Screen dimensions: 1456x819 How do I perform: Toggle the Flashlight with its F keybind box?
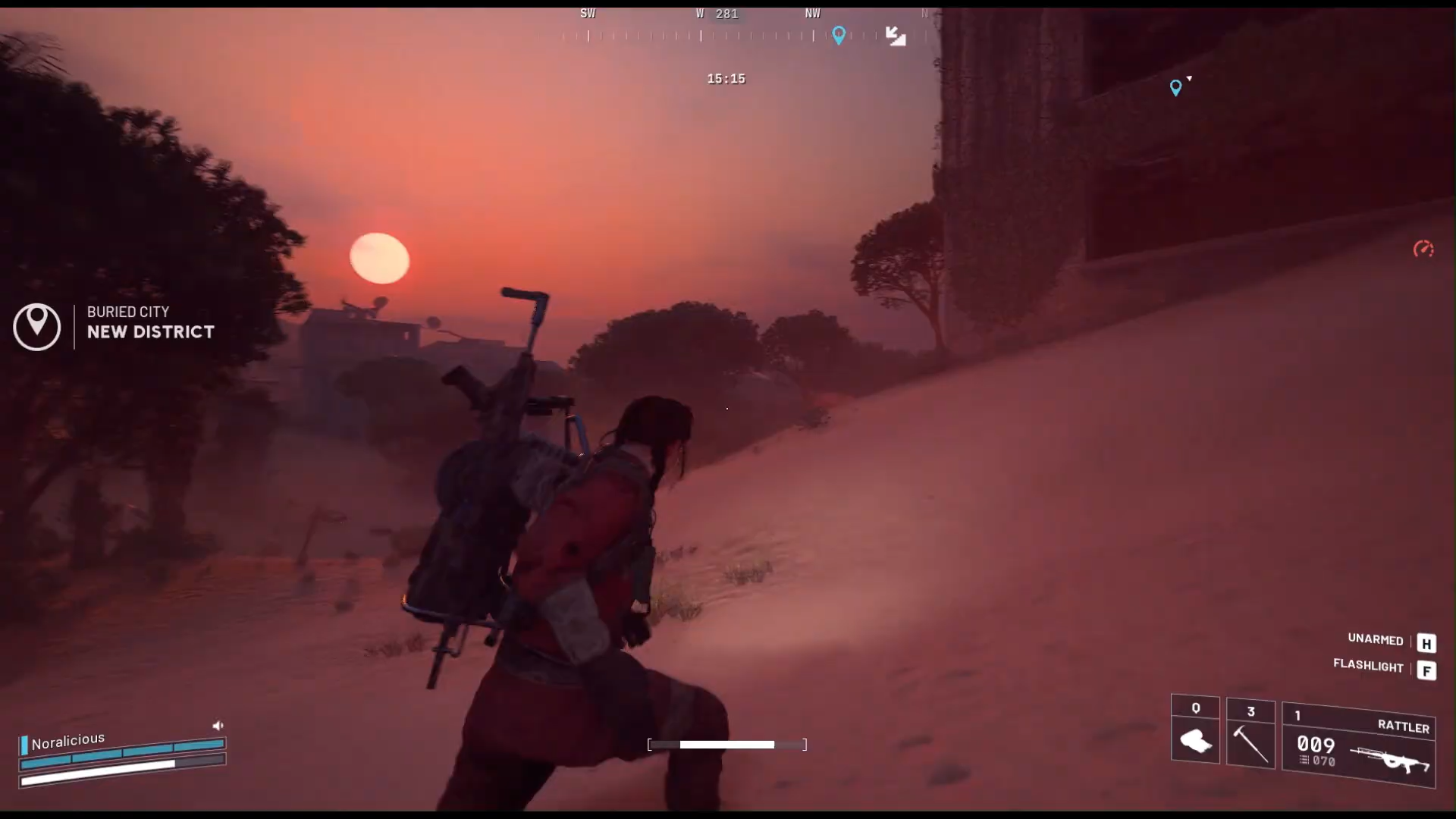coord(1428,671)
